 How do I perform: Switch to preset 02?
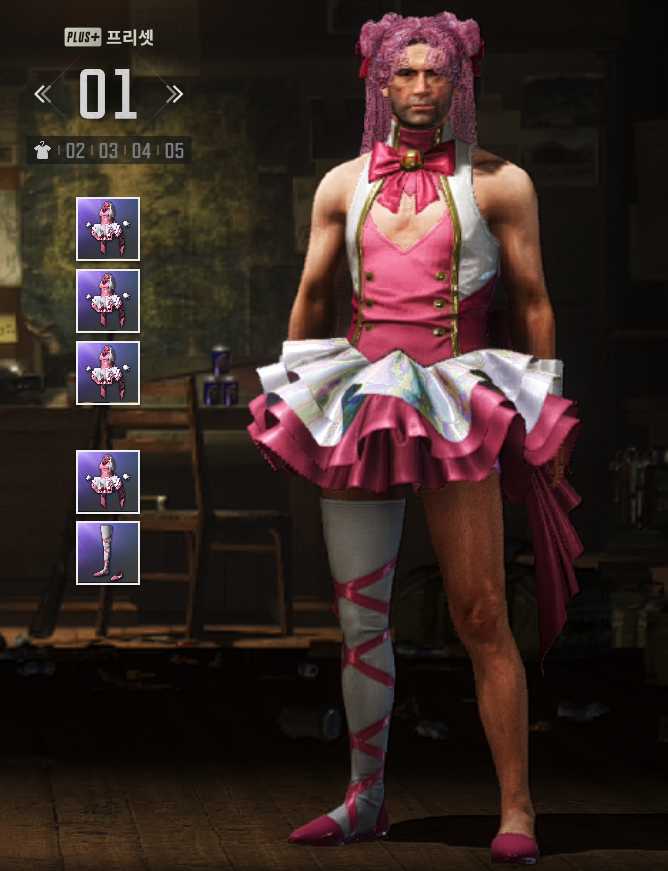click(75, 151)
